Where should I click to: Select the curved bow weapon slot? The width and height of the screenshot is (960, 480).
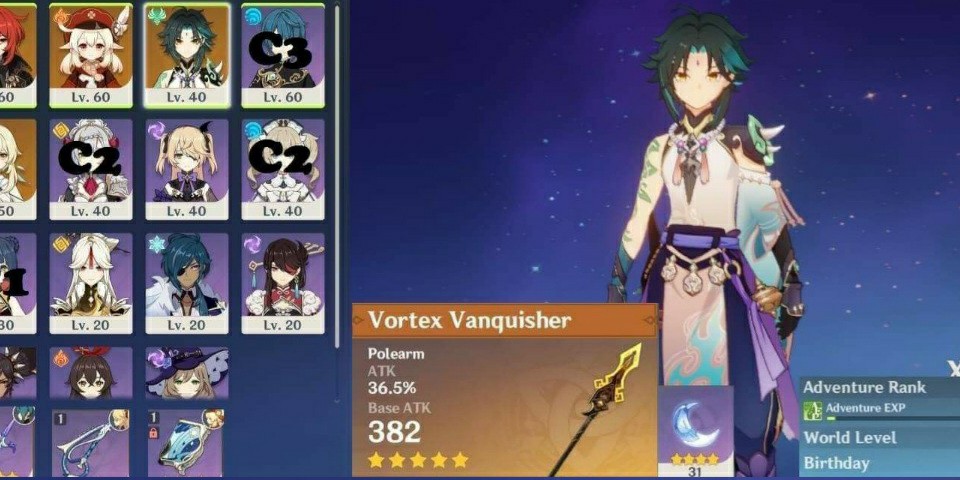91,442
